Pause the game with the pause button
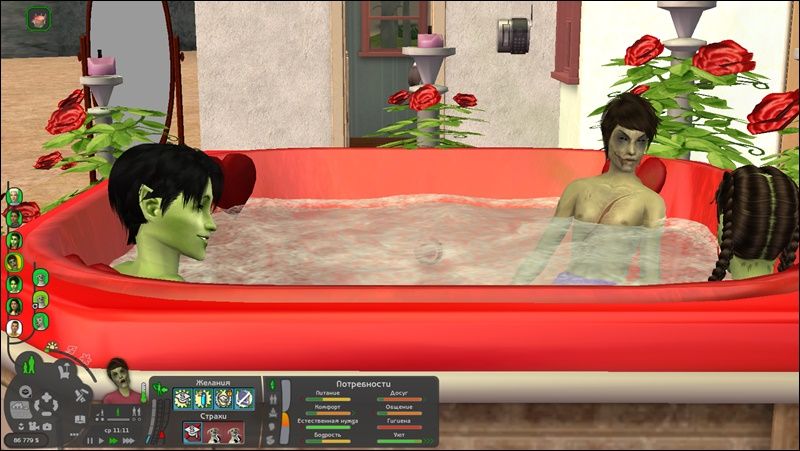Viewport: 800px width, 451px height. (x=88, y=440)
